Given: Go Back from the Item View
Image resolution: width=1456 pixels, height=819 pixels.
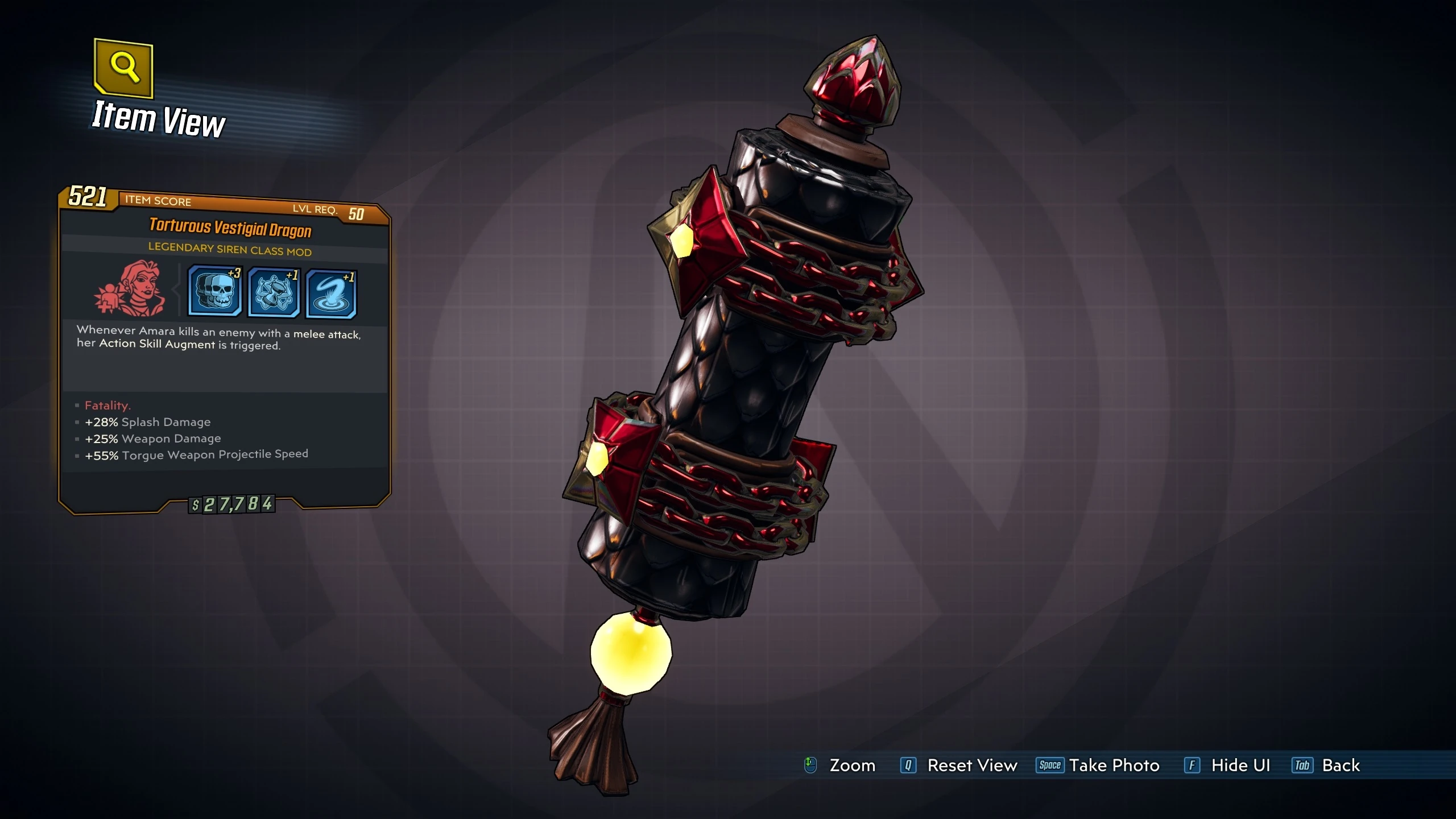Looking at the screenshot, I should pyautogui.click(x=1341, y=766).
